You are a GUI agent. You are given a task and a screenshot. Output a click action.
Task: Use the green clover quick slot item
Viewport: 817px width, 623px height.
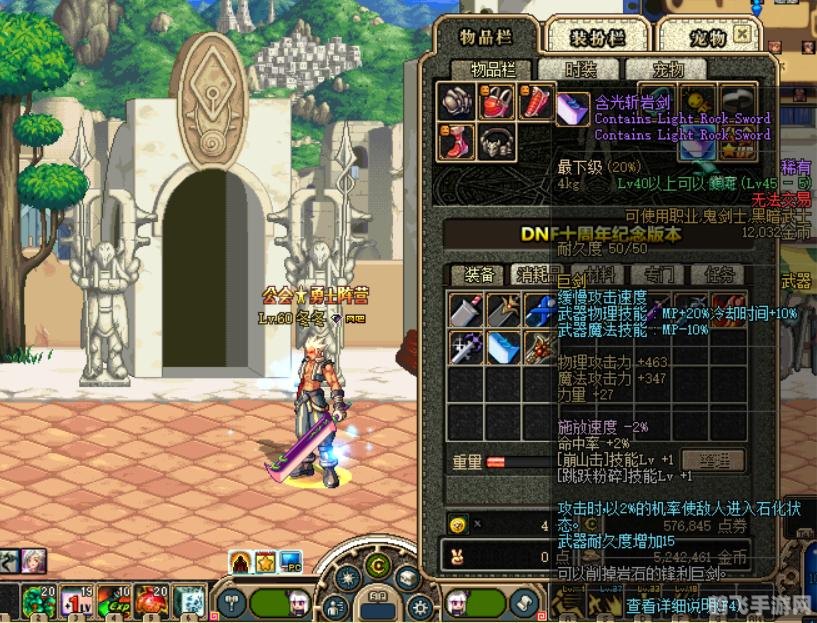(x=40, y=601)
